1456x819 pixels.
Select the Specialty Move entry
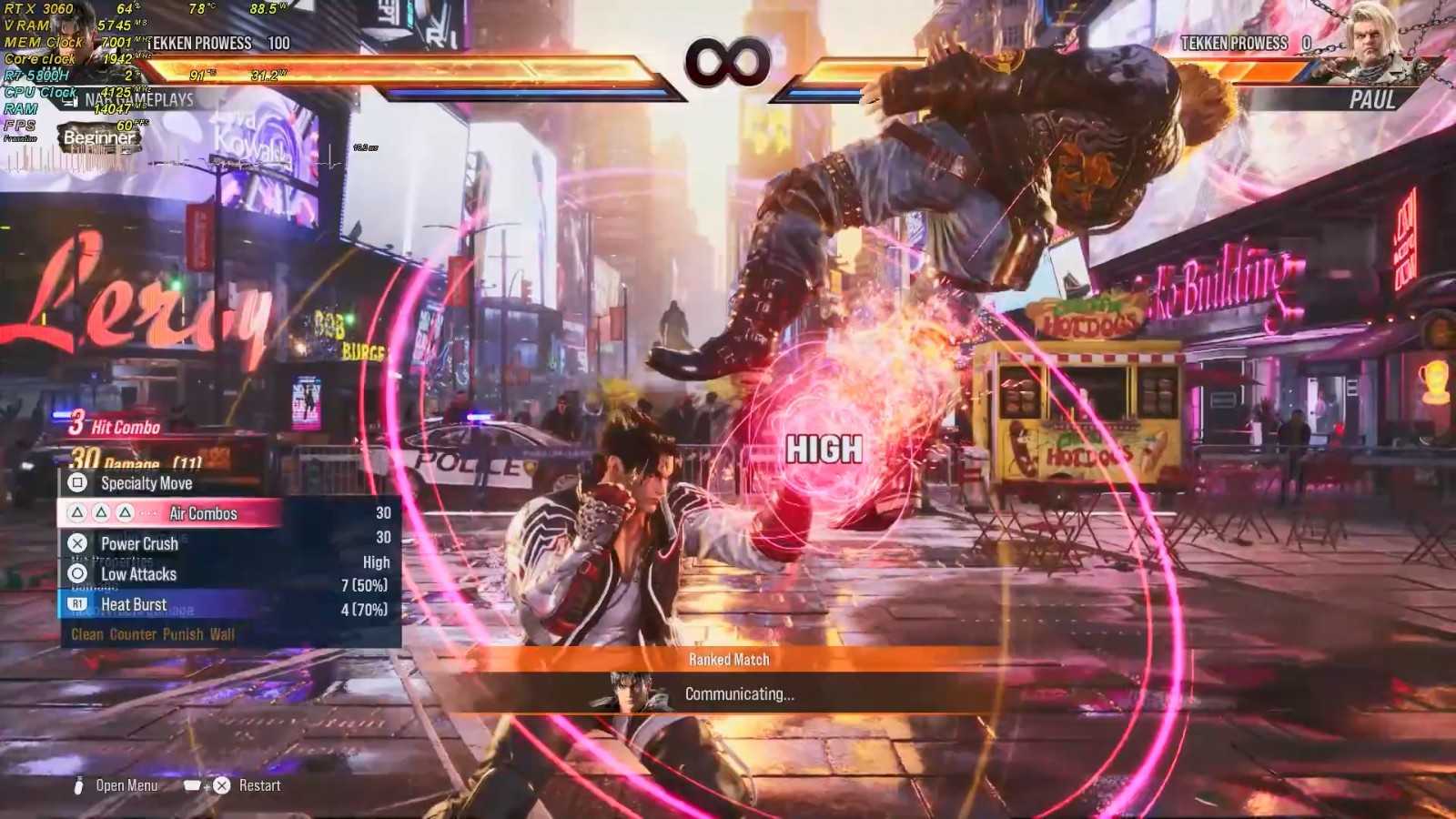146,483
